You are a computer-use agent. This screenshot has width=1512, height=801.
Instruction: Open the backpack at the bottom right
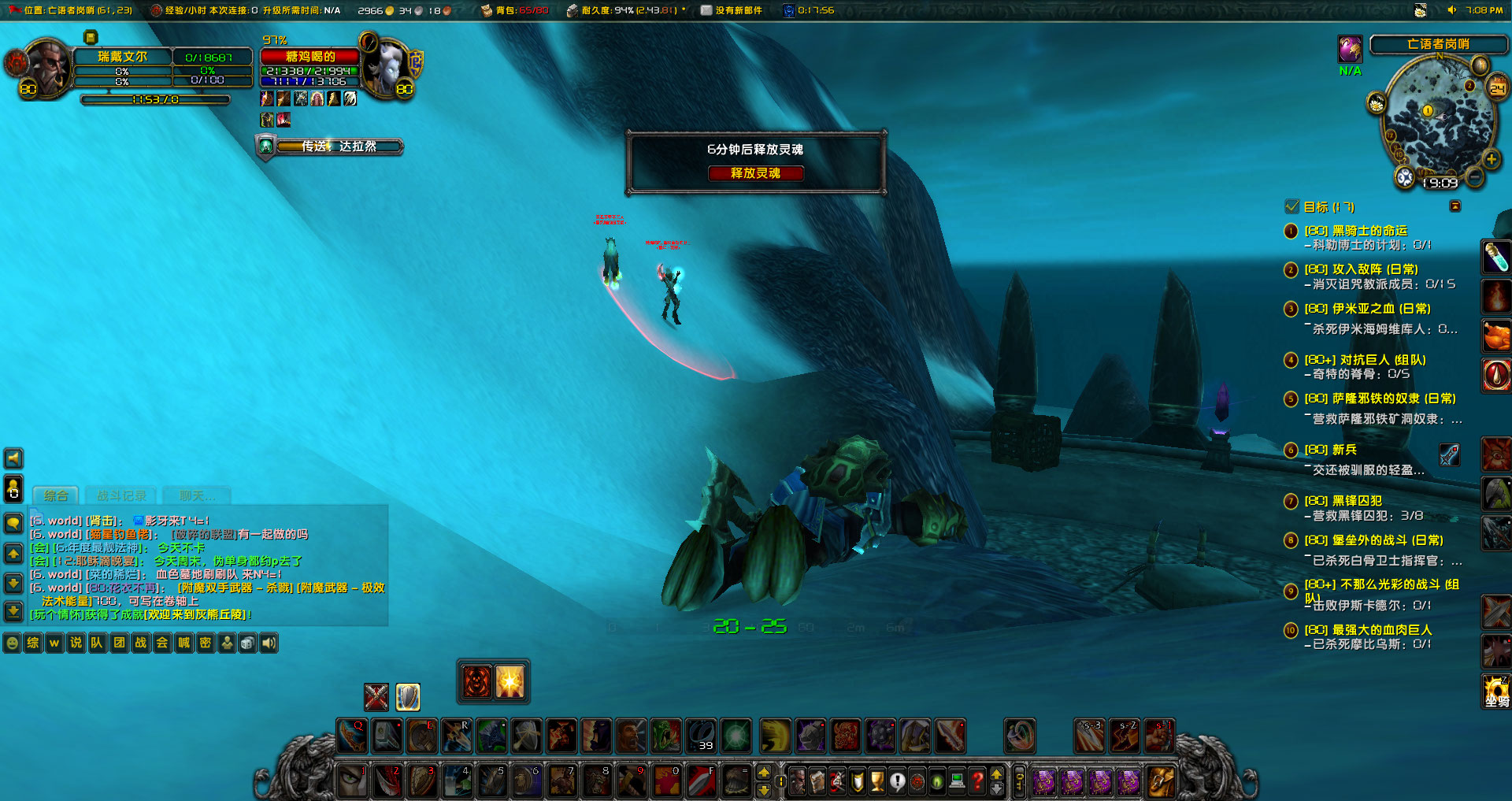click(1160, 781)
